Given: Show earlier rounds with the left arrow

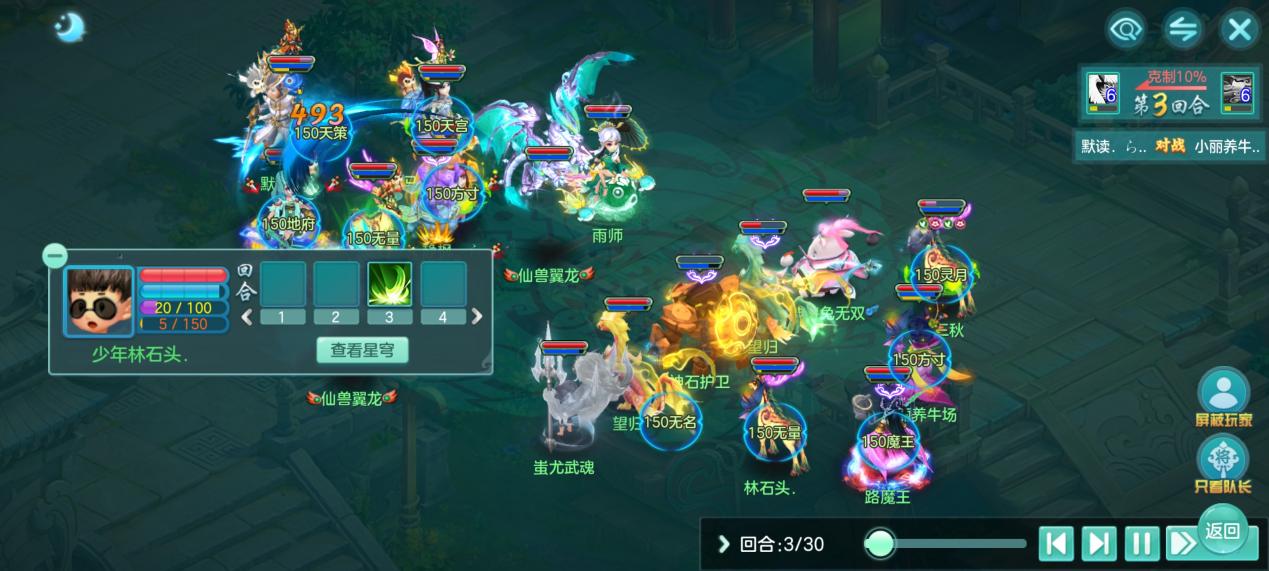Looking at the screenshot, I should pyautogui.click(x=246, y=317).
